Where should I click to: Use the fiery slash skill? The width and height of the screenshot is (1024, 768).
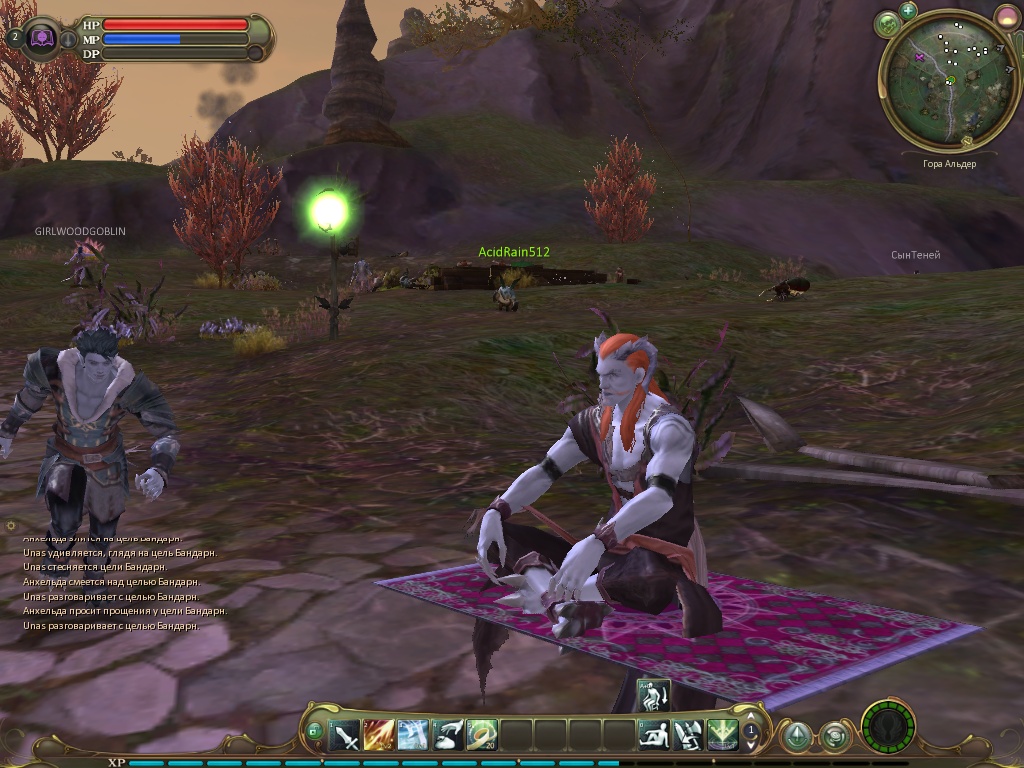pos(379,735)
